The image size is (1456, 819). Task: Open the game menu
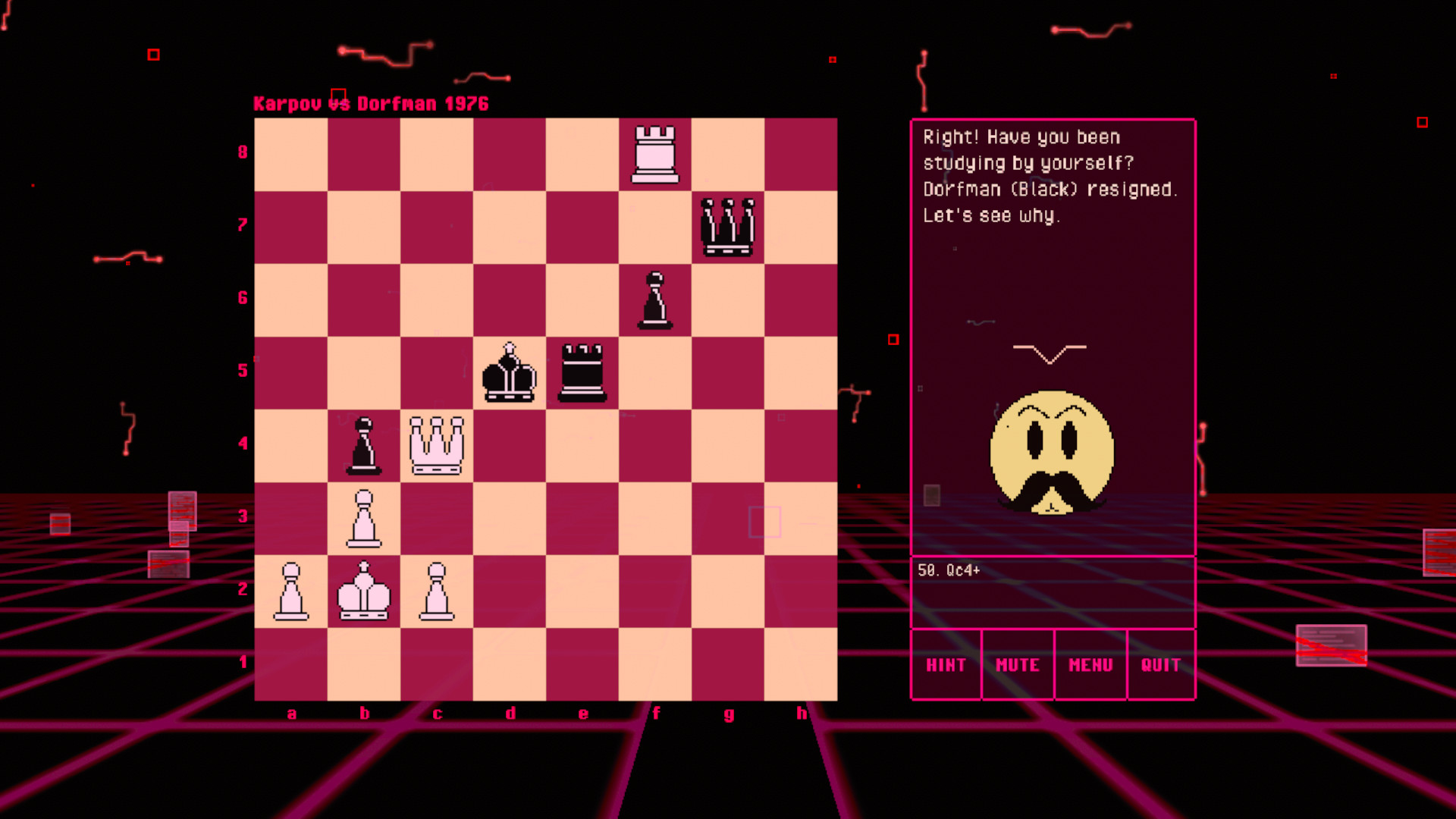1090,664
